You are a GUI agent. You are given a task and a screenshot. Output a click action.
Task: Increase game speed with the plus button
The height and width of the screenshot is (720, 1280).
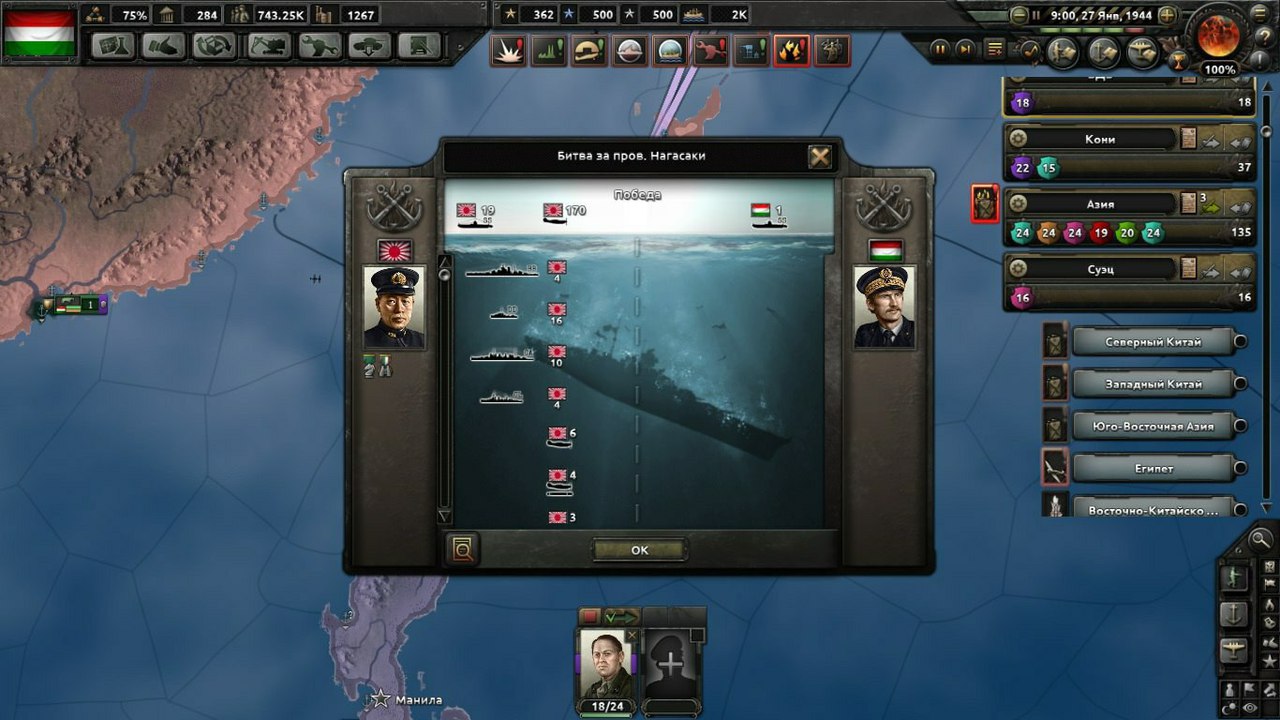click(1167, 16)
